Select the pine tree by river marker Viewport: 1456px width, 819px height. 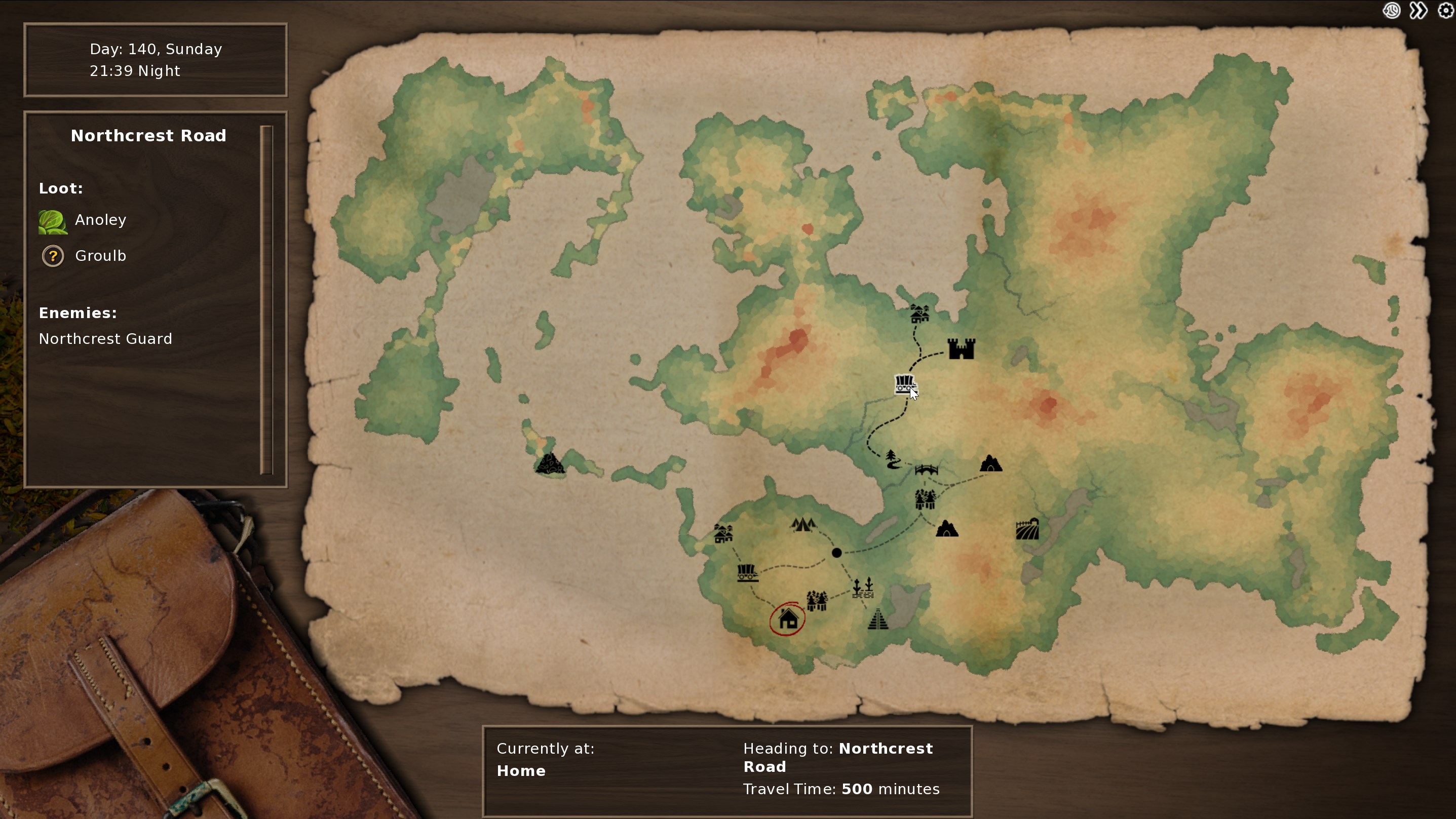(893, 459)
